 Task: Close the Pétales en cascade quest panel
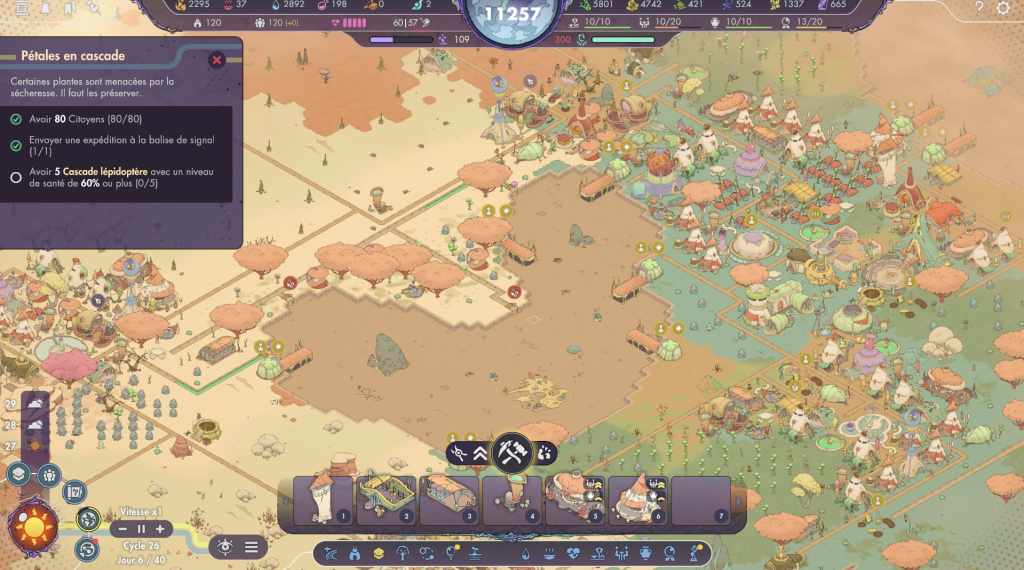(216, 60)
